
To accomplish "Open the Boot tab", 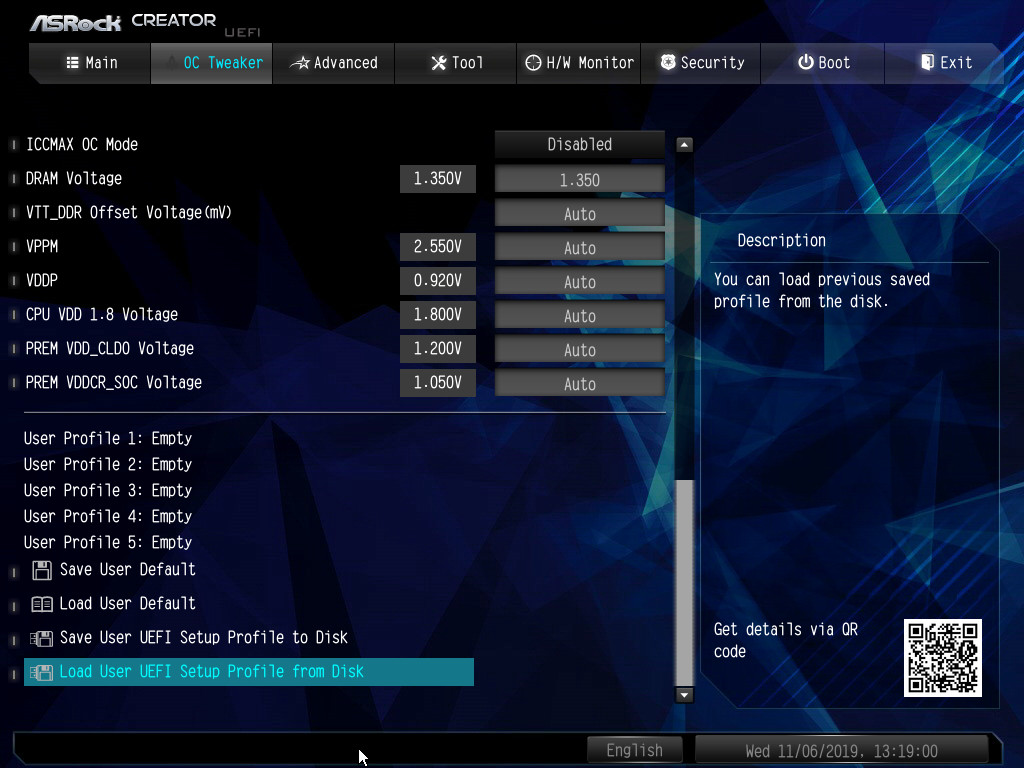I will click(x=824, y=63).
